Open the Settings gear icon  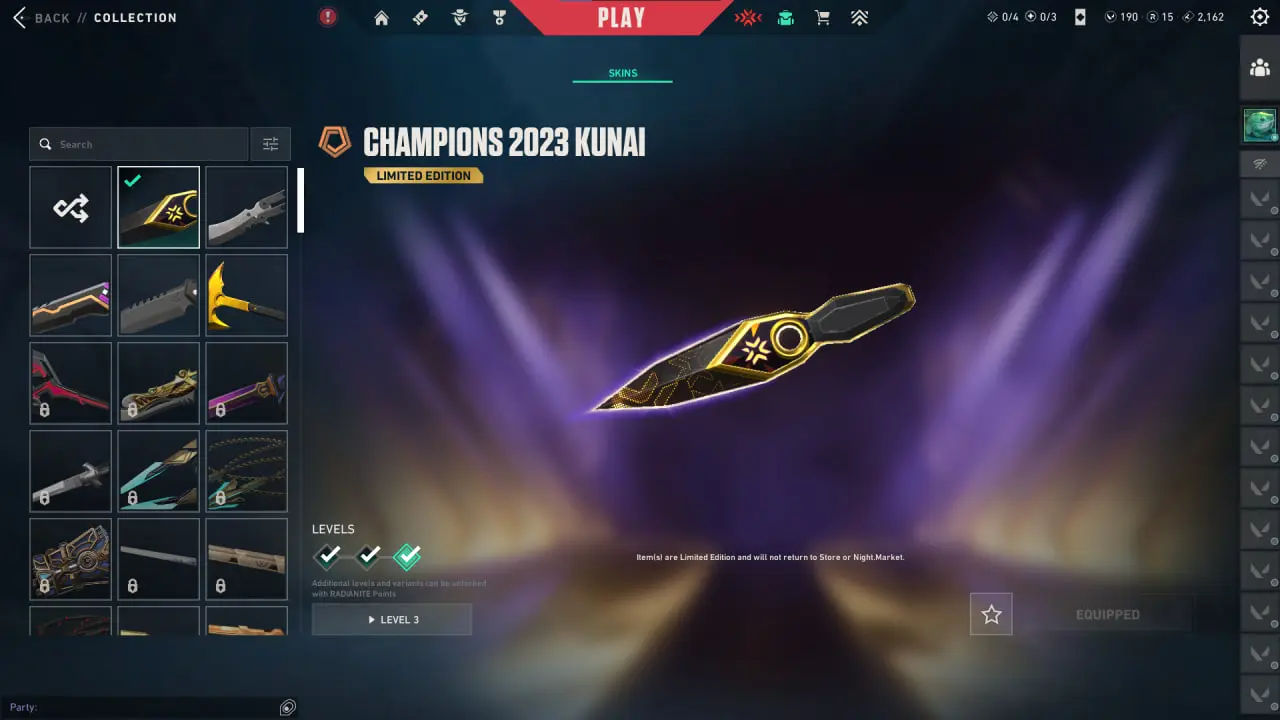(x=1258, y=16)
